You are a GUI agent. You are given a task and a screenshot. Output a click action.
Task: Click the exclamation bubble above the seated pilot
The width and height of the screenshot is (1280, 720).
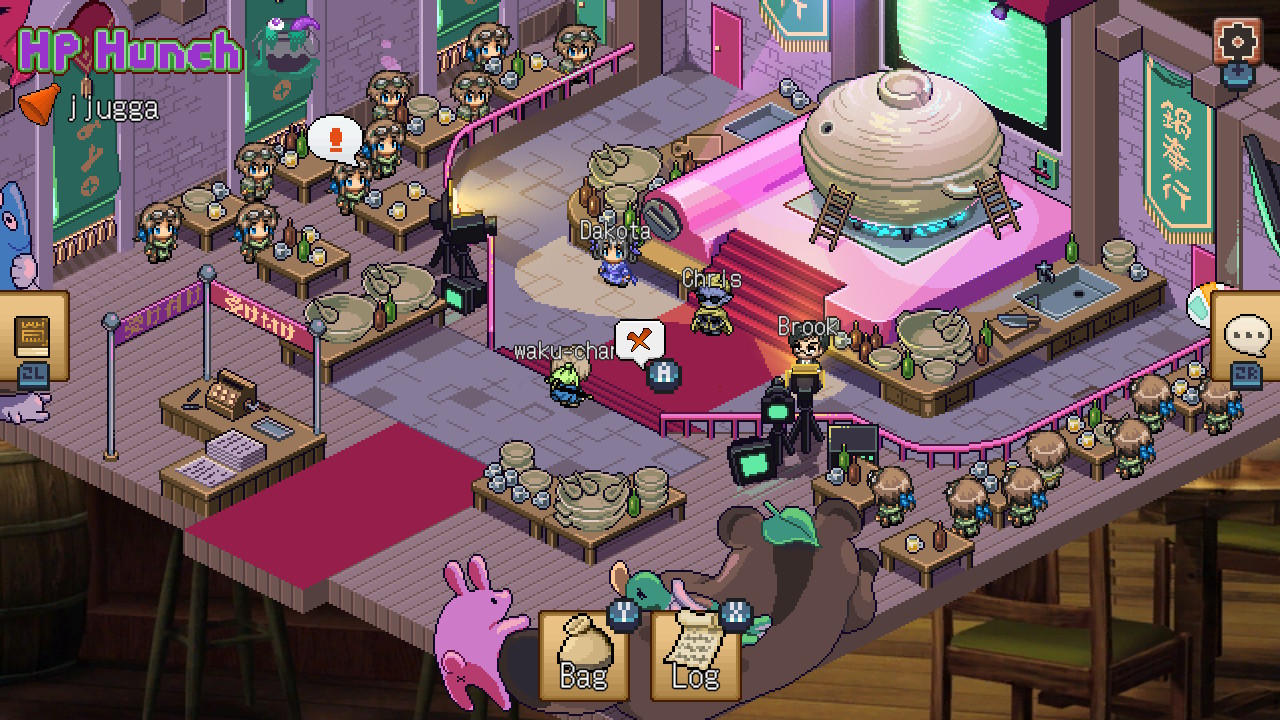337,140
